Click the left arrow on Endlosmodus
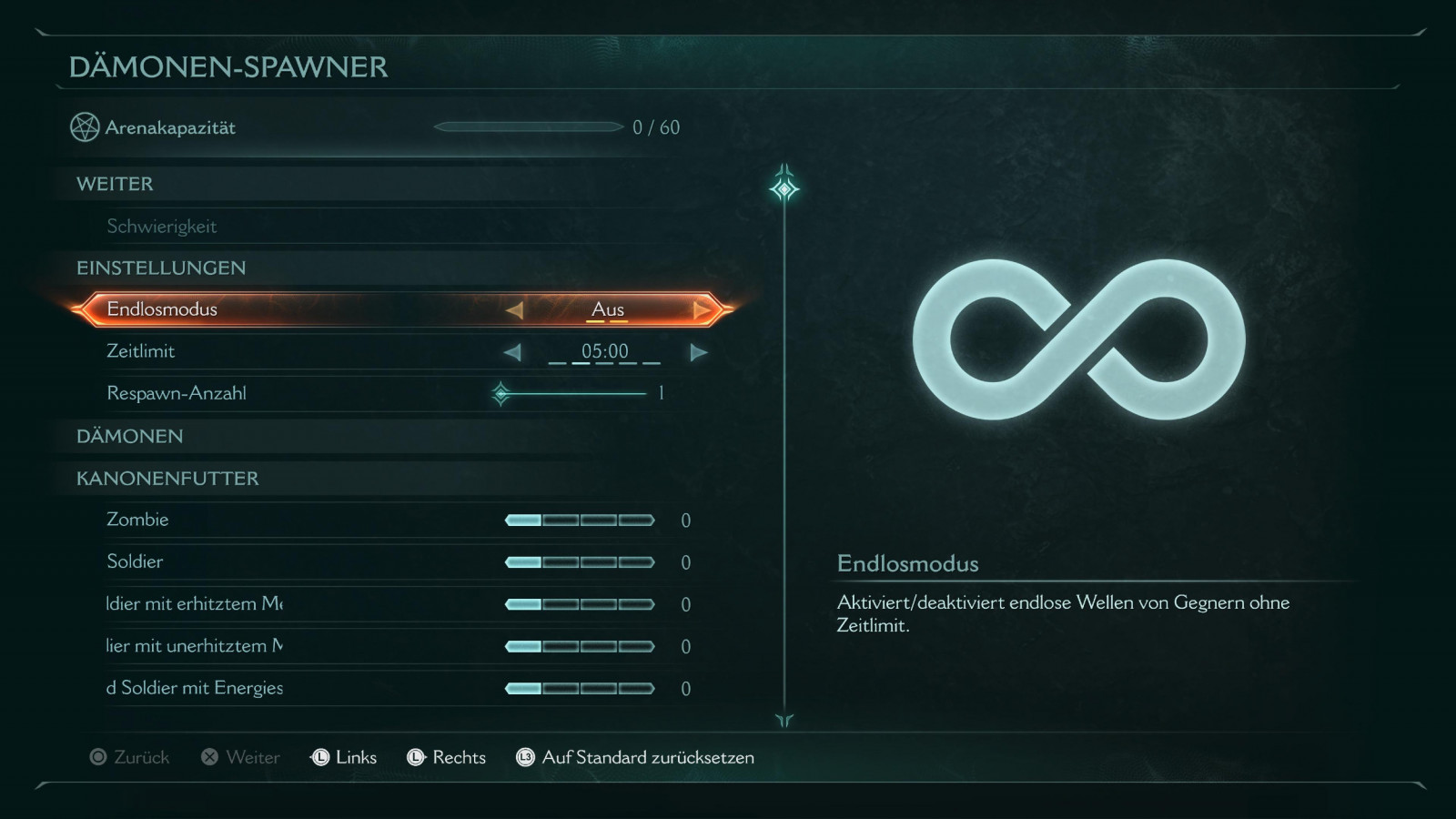Screen dimensions: 1456x819 (x=514, y=310)
